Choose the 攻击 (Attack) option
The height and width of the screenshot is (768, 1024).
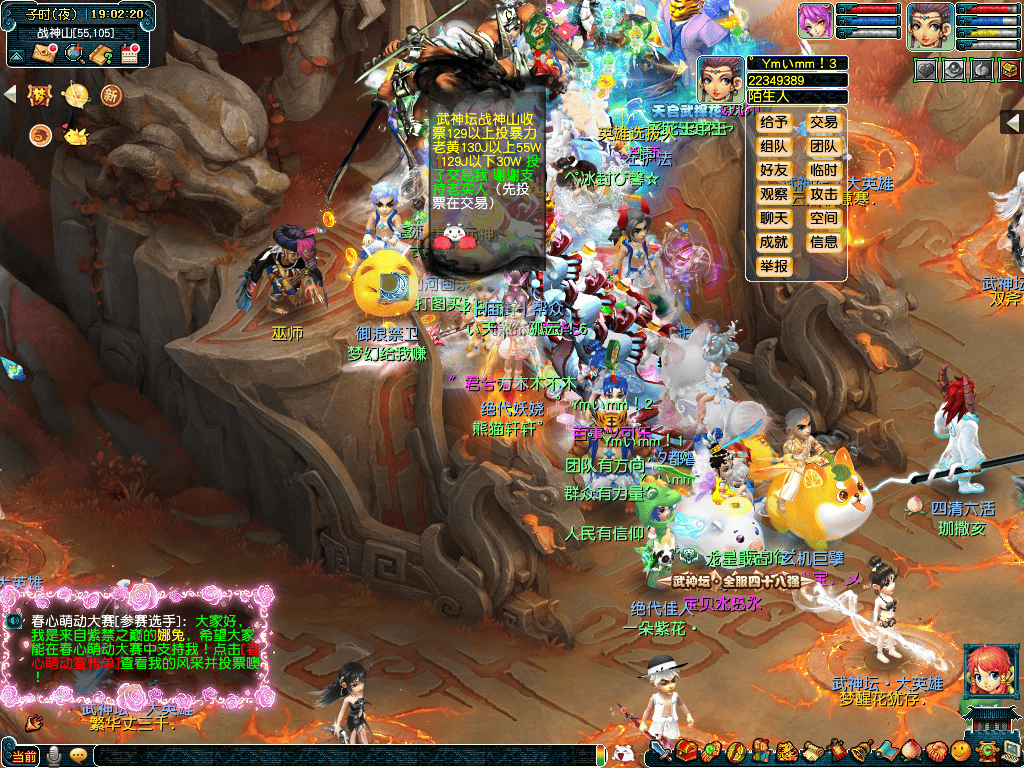point(824,194)
